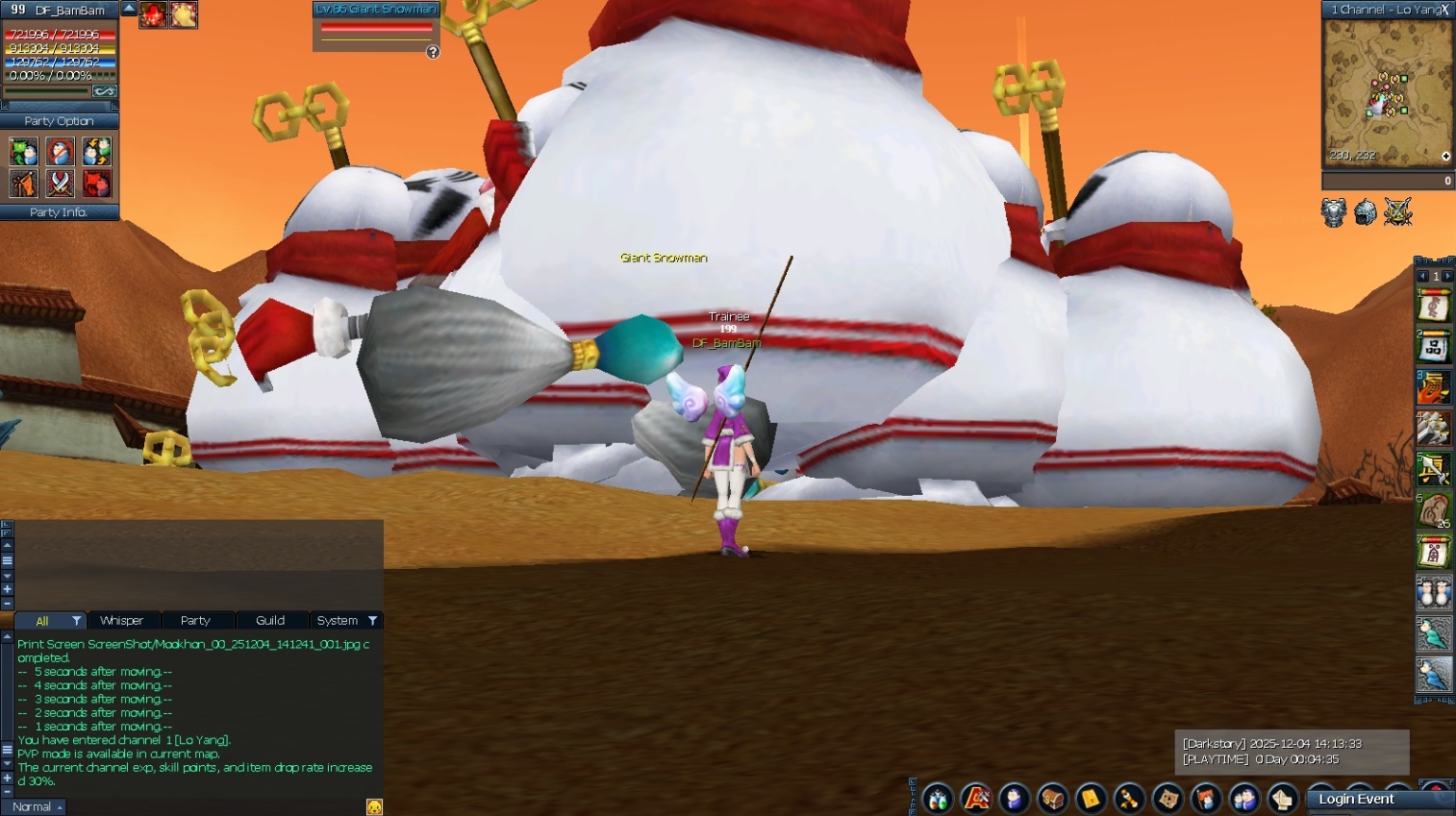Go to next hotbar page with right arrow
The image size is (1456, 816).
point(1448,277)
